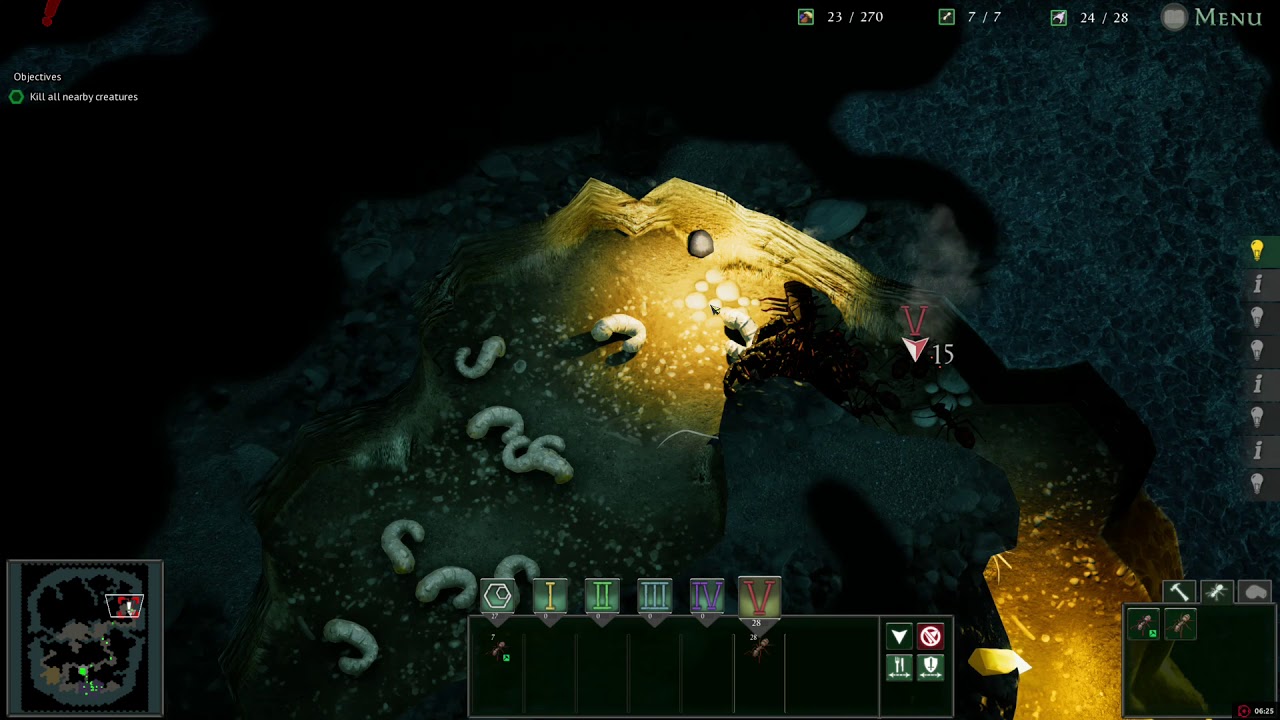1280x720 pixels.
Task: Click the lit yellow lightbulb hint
Action: (1257, 250)
